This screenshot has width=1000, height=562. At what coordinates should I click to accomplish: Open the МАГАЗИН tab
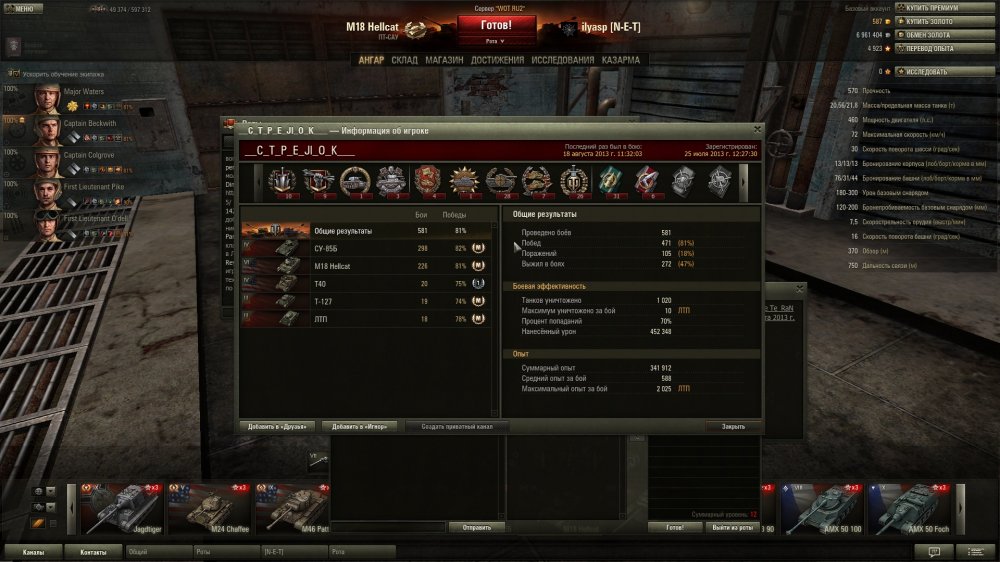(443, 60)
